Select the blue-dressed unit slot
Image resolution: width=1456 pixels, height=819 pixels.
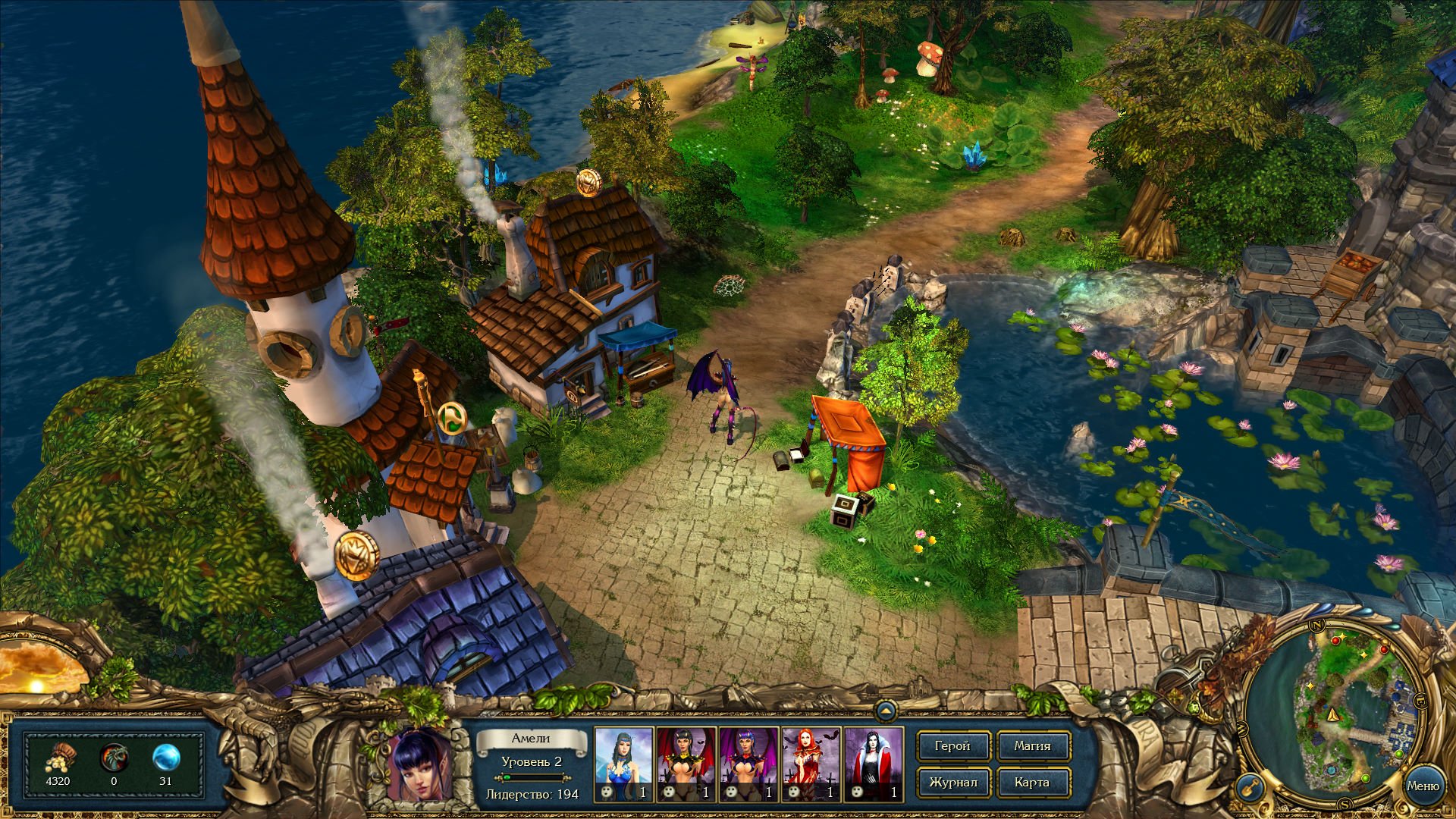coord(623,764)
